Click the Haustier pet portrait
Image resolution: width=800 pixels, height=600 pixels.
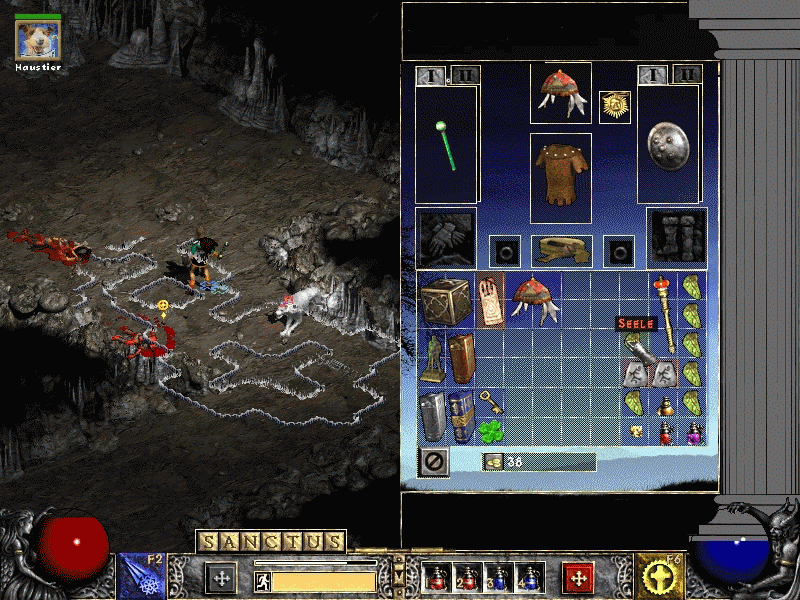point(38,38)
